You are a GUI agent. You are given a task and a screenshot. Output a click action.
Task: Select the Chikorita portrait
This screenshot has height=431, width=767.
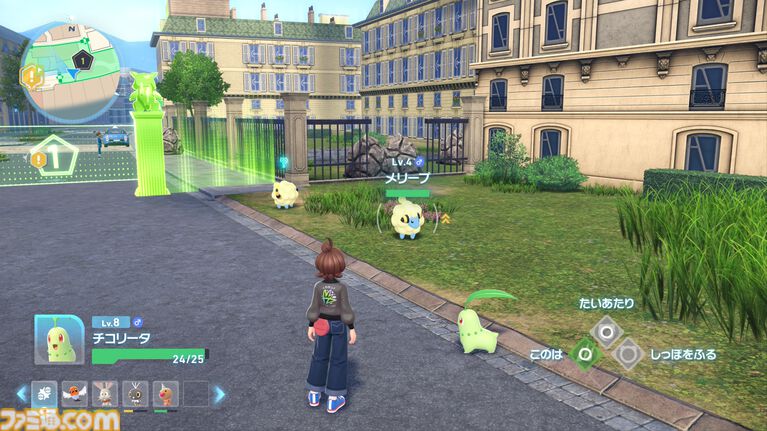[59, 339]
